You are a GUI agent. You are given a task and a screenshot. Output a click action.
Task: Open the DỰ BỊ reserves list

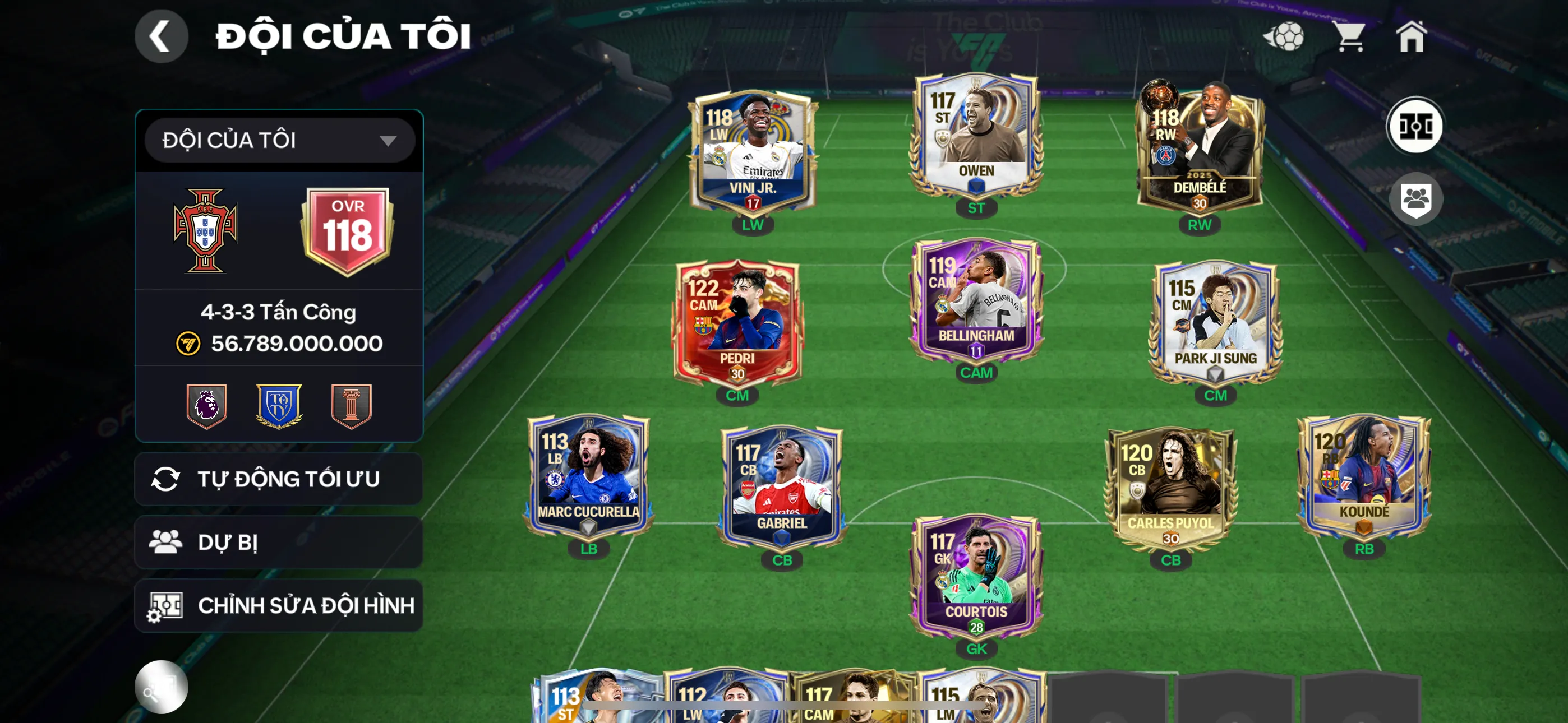click(x=278, y=543)
